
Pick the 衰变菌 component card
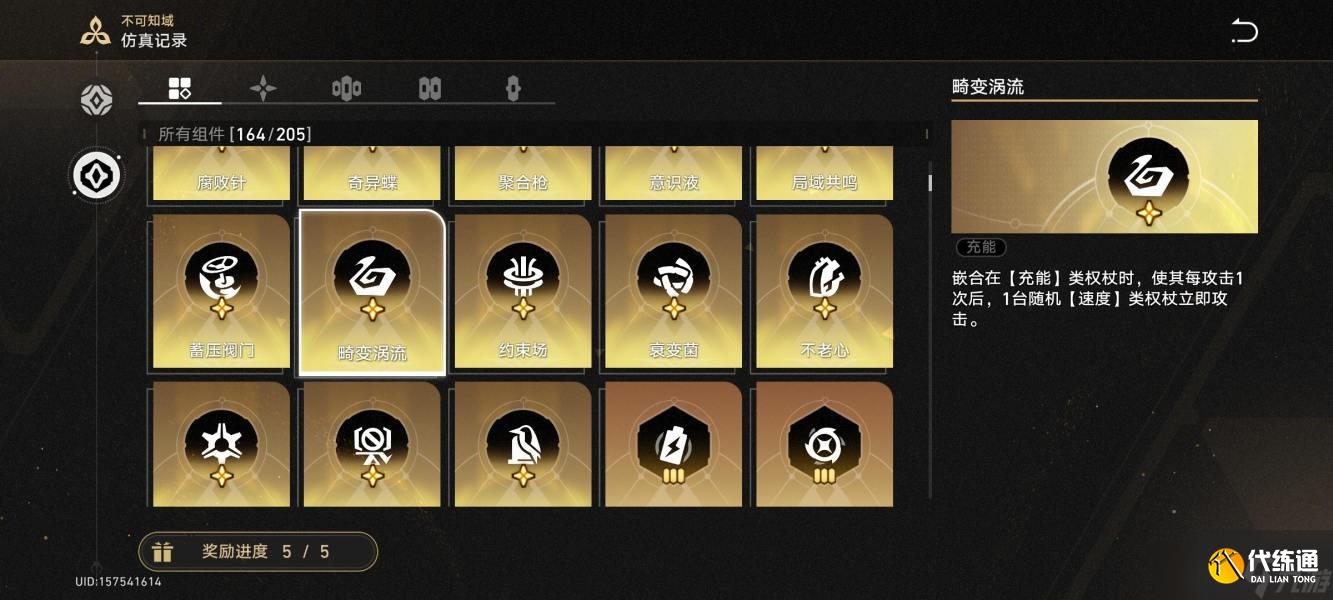(x=673, y=291)
